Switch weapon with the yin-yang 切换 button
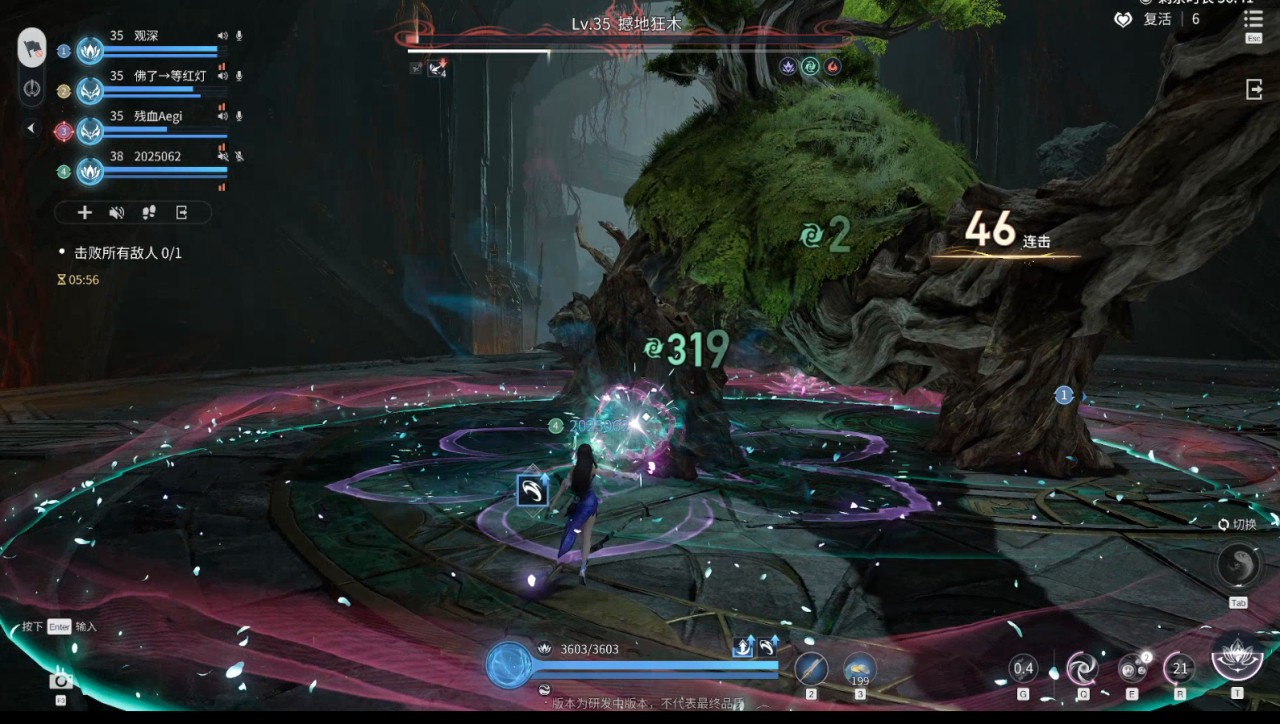The image size is (1280, 724). 1237,565
